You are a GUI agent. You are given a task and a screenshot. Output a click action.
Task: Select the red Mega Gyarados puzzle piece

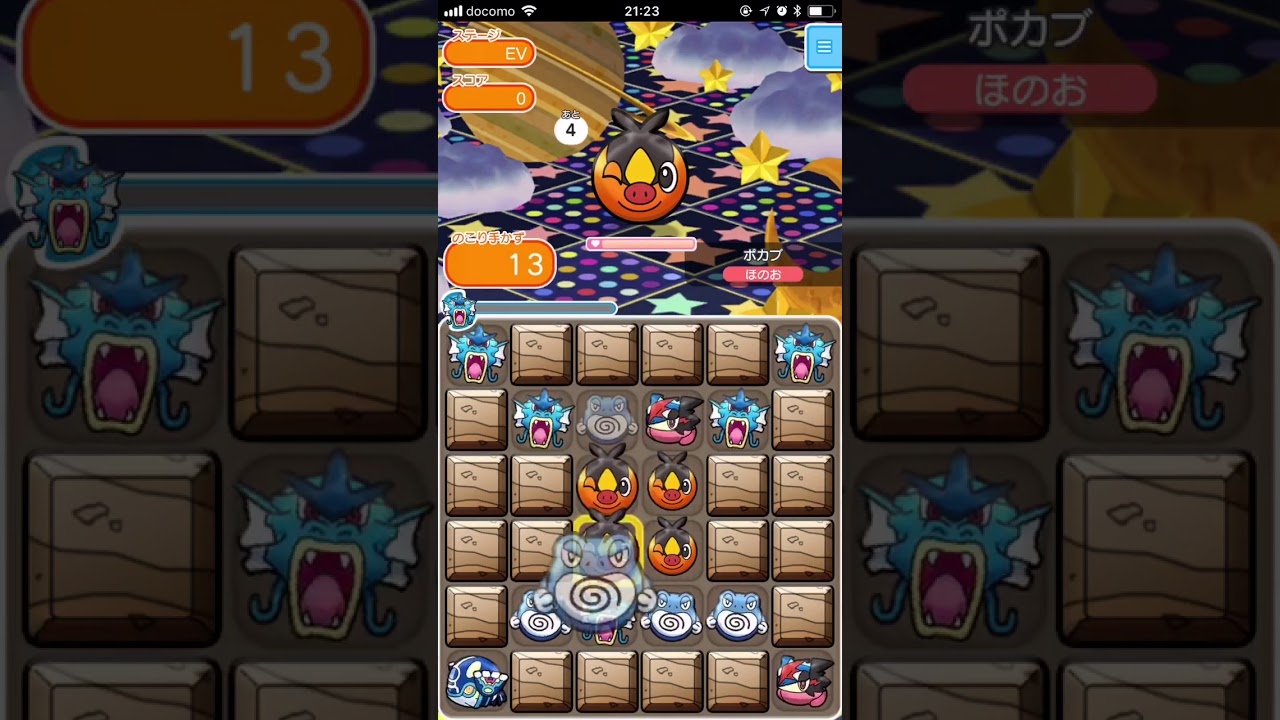[x=672, y=420]
